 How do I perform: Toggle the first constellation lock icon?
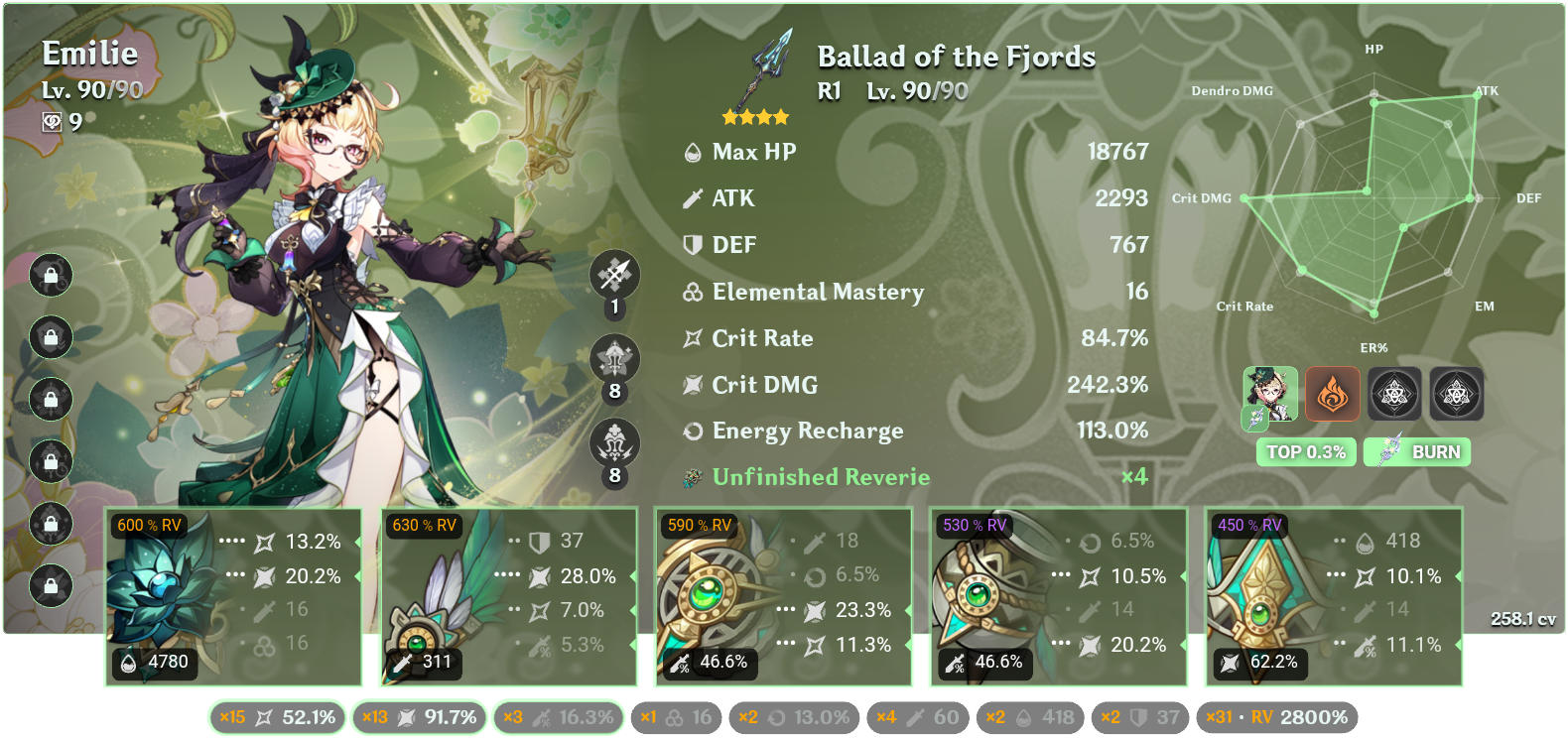click(50, 278)
